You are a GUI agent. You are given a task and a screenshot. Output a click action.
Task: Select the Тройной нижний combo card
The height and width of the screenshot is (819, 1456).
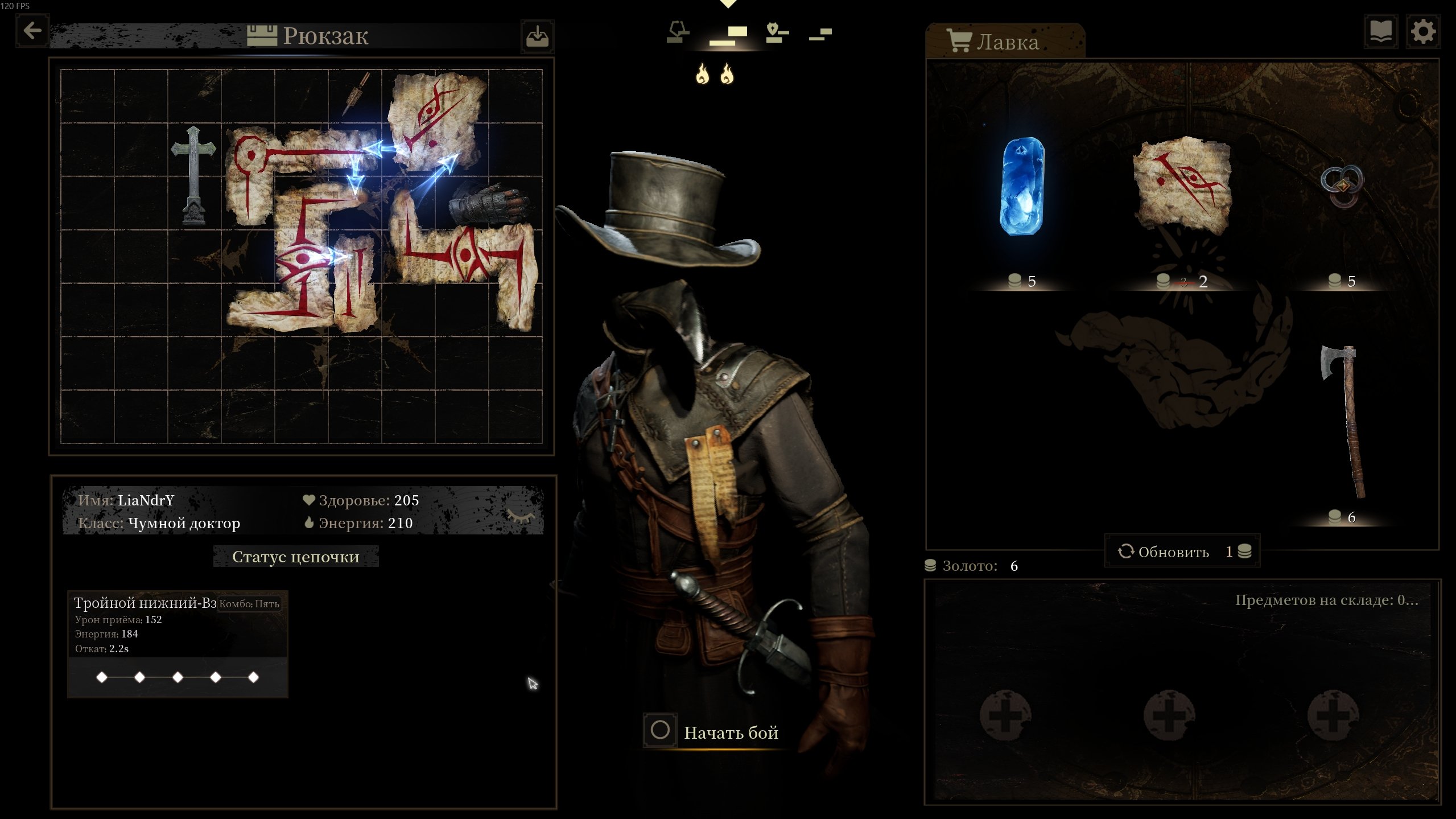coord(178,643)
